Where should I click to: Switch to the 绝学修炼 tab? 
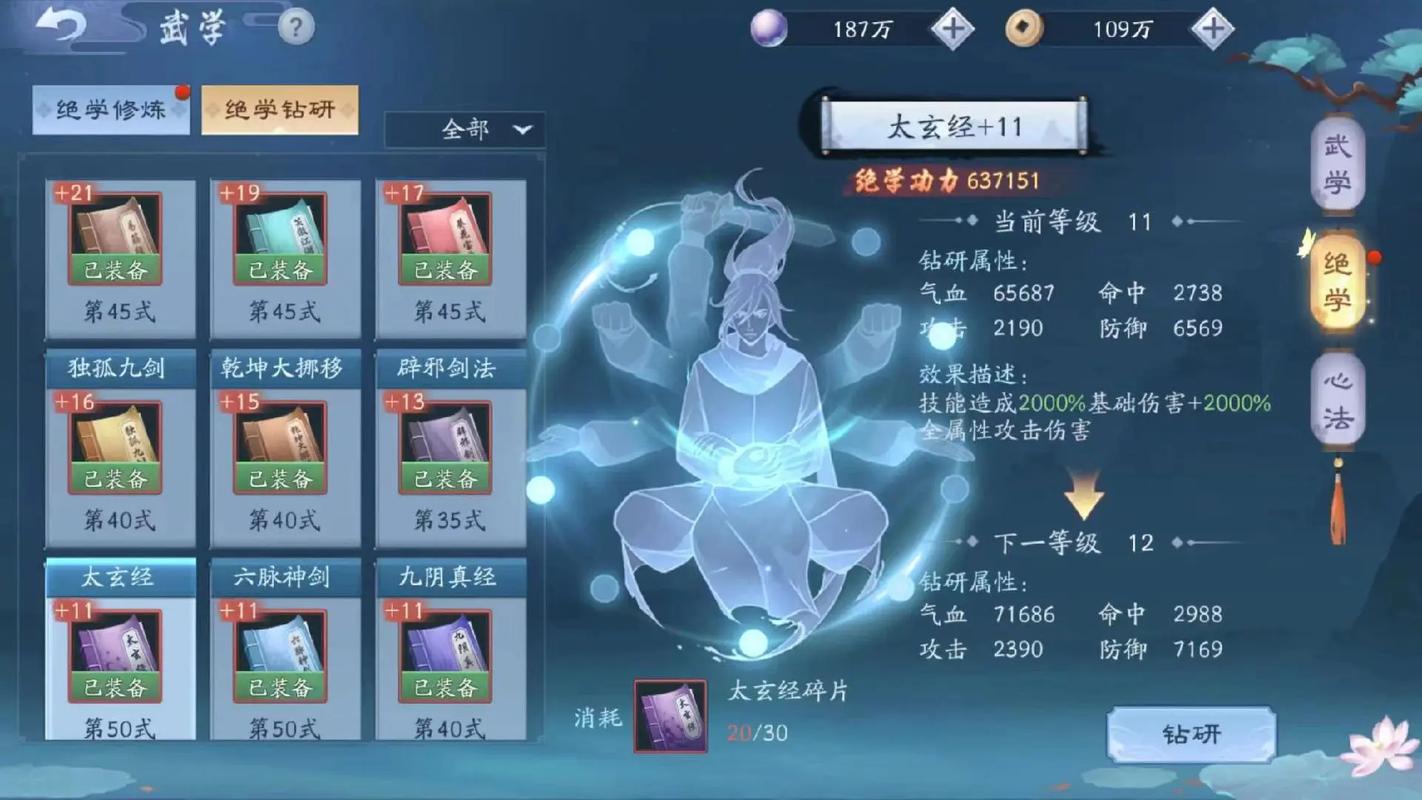(110, 111)
